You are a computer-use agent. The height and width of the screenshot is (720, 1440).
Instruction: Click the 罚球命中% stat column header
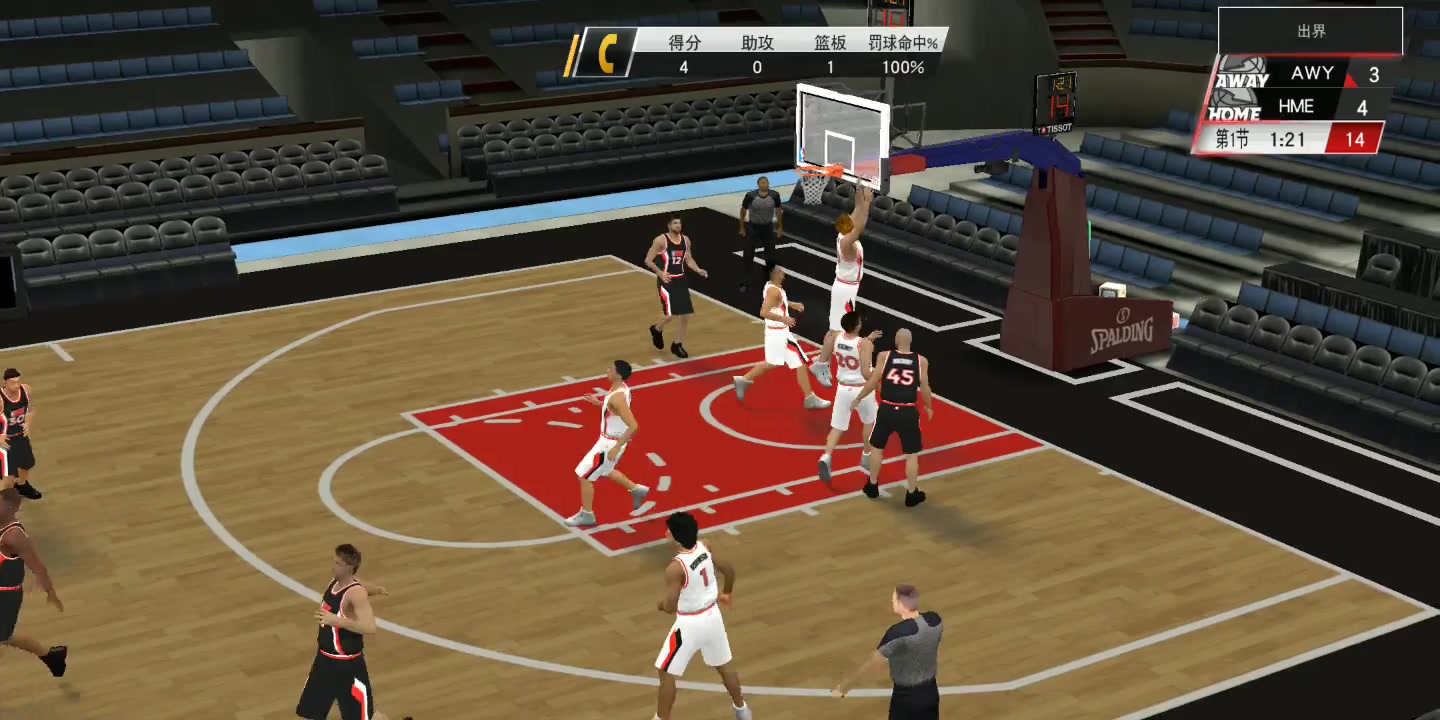pos(902,44)
